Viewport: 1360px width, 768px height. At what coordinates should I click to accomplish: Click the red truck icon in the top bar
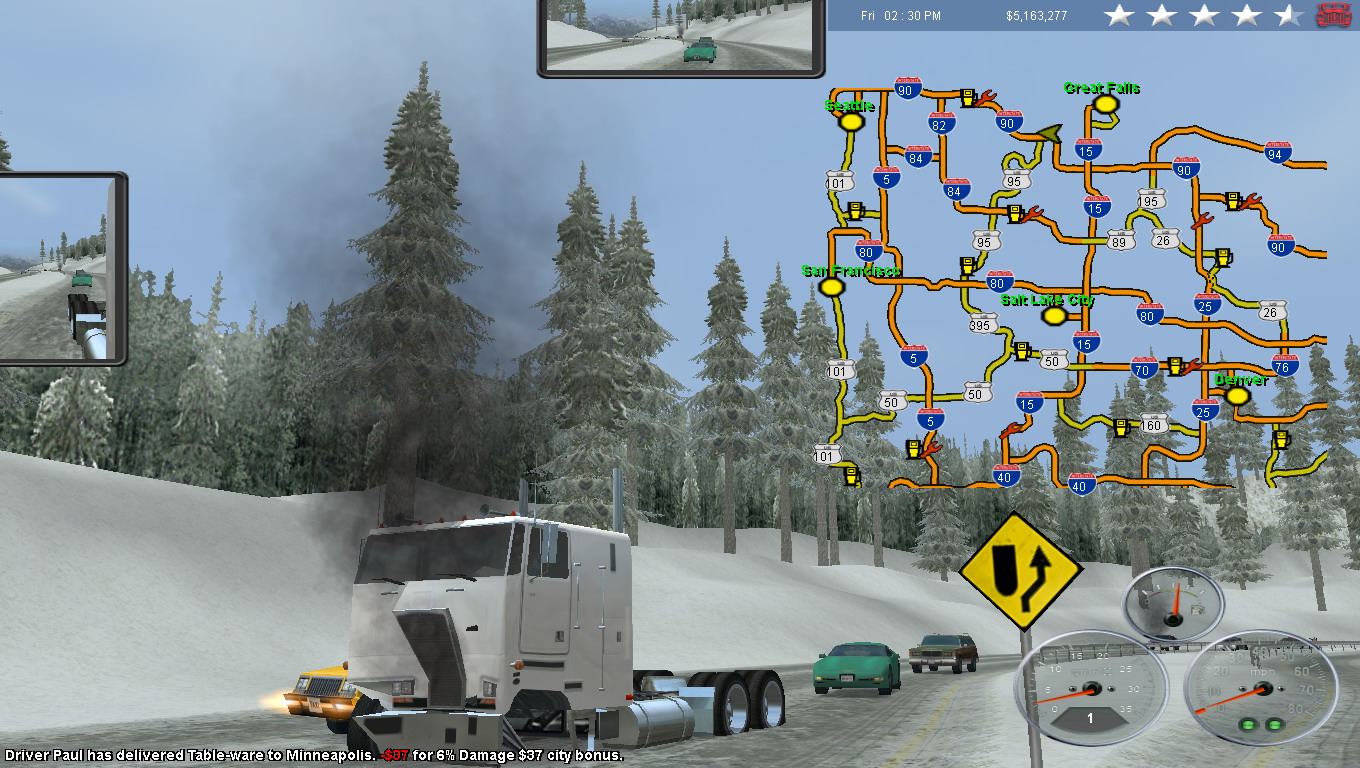pos(1334,15)
